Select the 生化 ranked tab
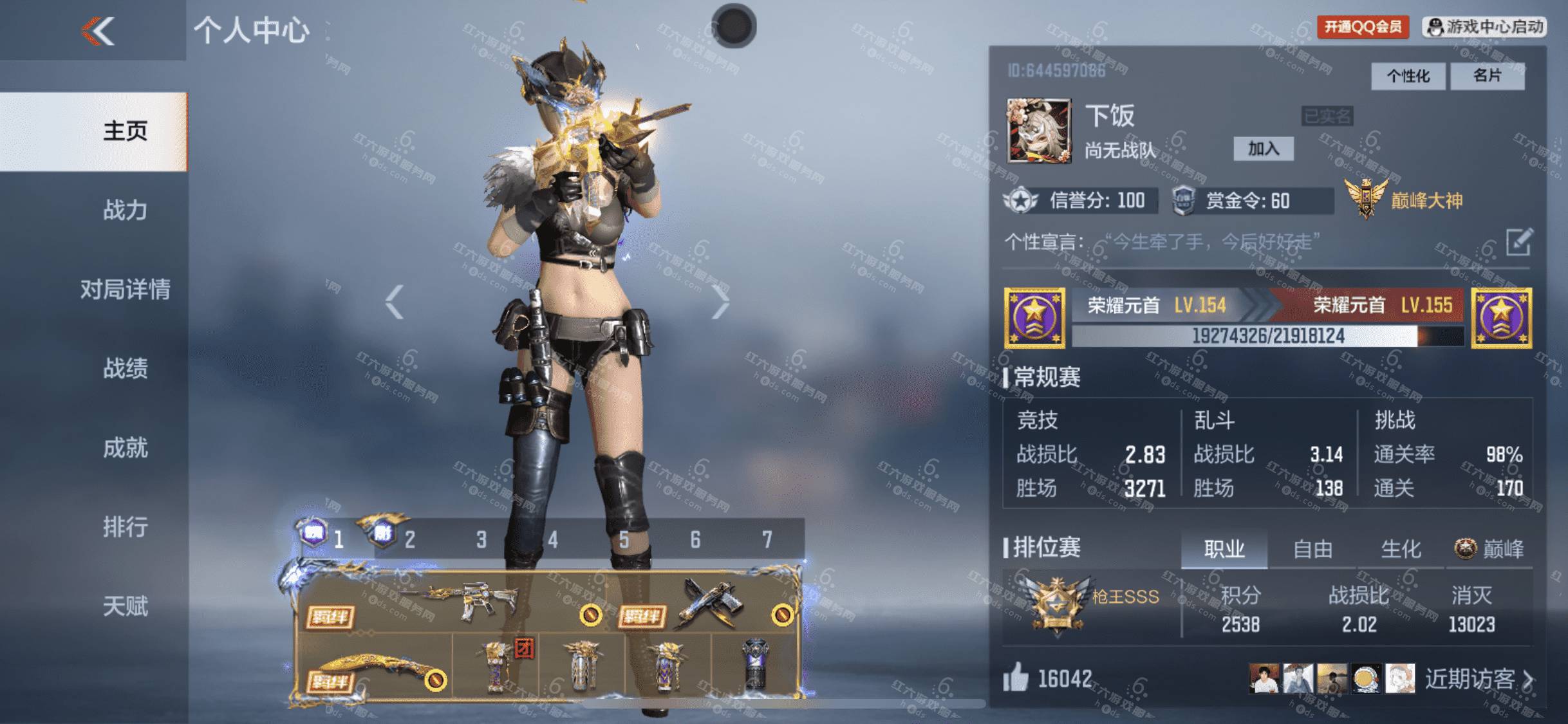1568x724 pixels. click(1401, 550)
